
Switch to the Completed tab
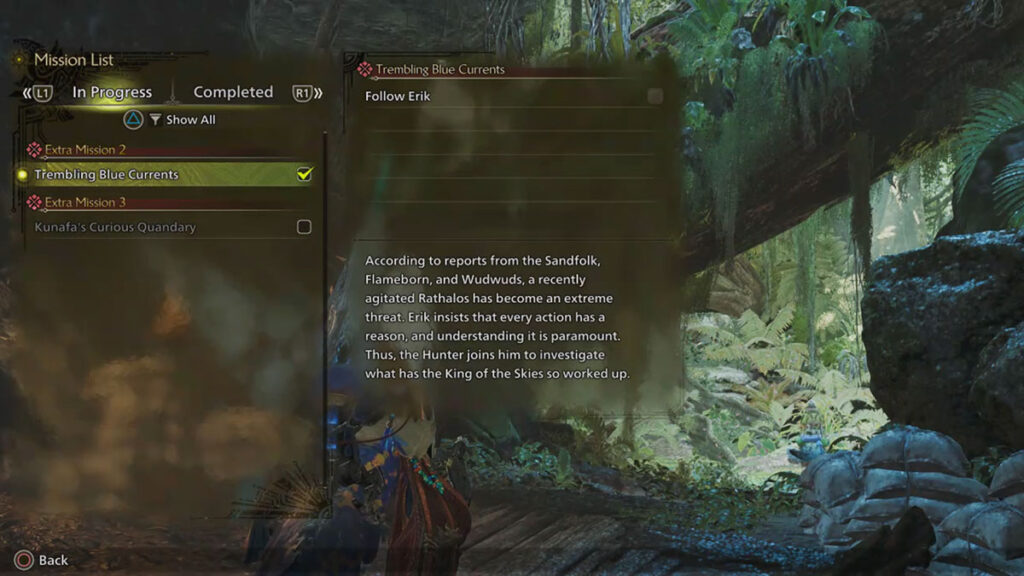click(233, 92)
